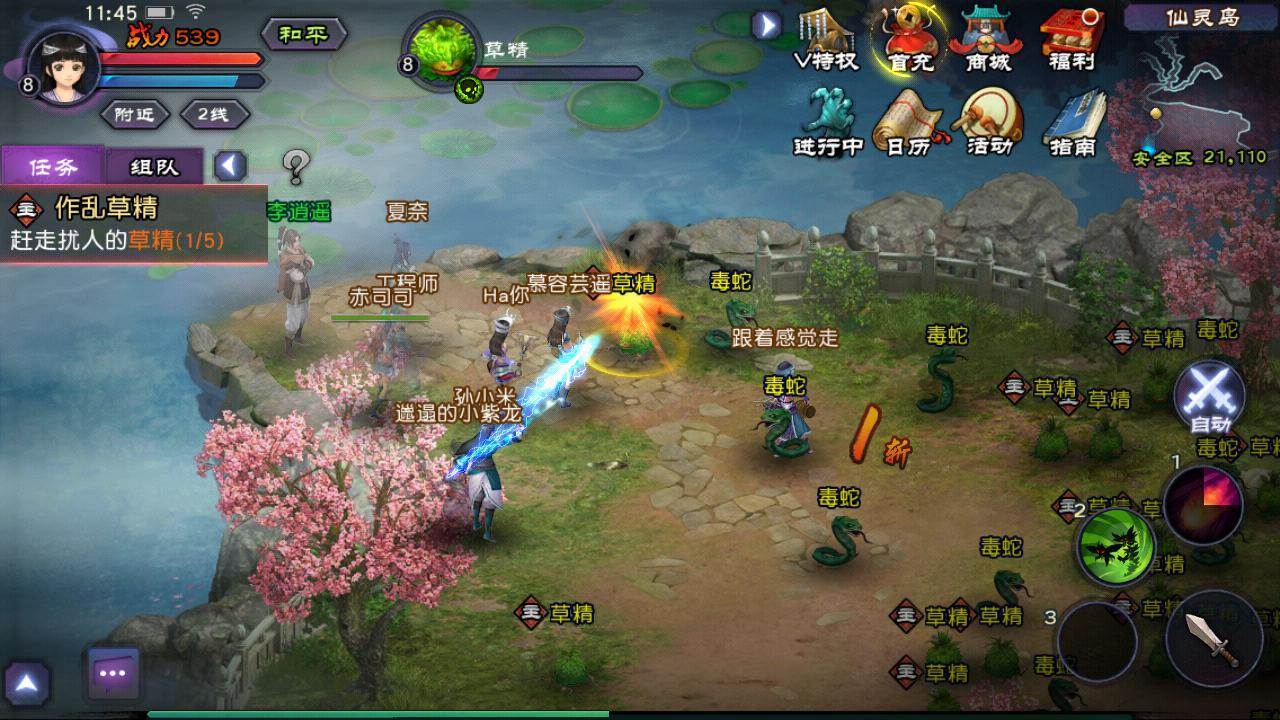This screenshot has width=1280, height=720.
Task: Open the V特权 VIP privileges menu
Action: pyautogui.click(x=826, y=40)
